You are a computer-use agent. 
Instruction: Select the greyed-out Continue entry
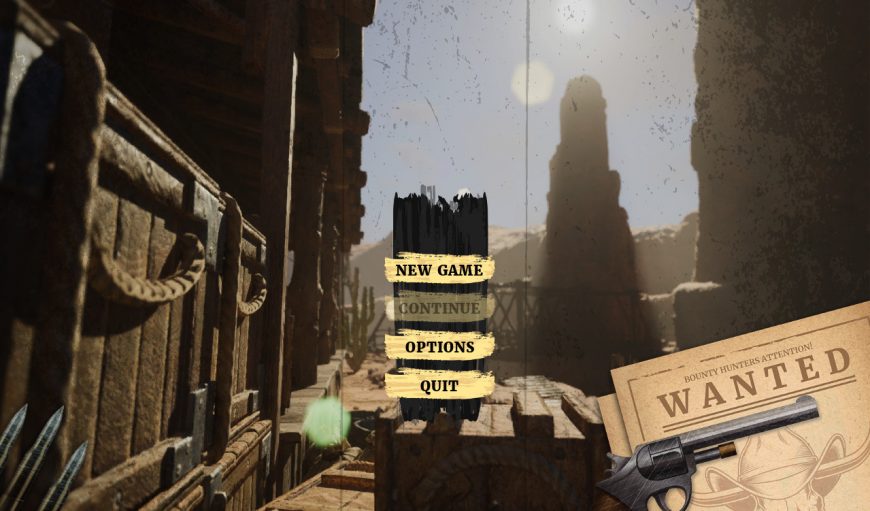(439, 308)
